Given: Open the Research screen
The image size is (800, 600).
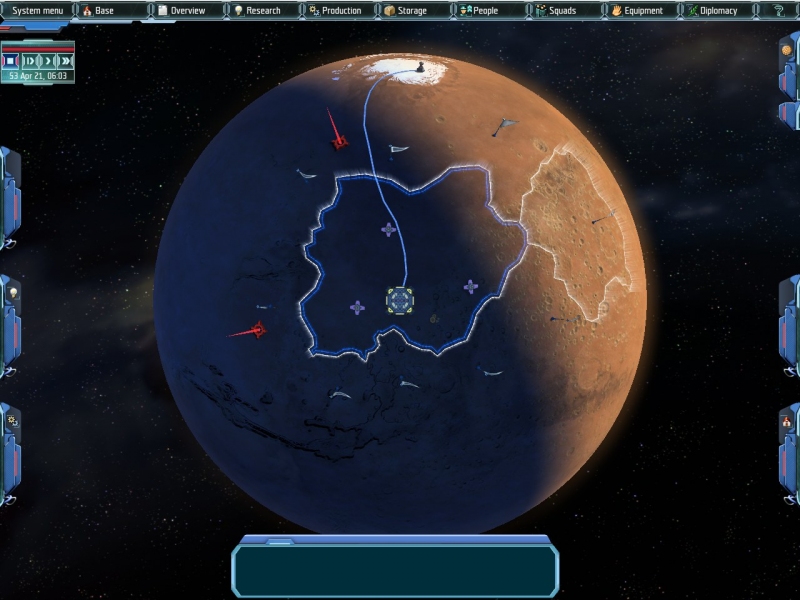Looking at the screenshot, I should (263, 11).
